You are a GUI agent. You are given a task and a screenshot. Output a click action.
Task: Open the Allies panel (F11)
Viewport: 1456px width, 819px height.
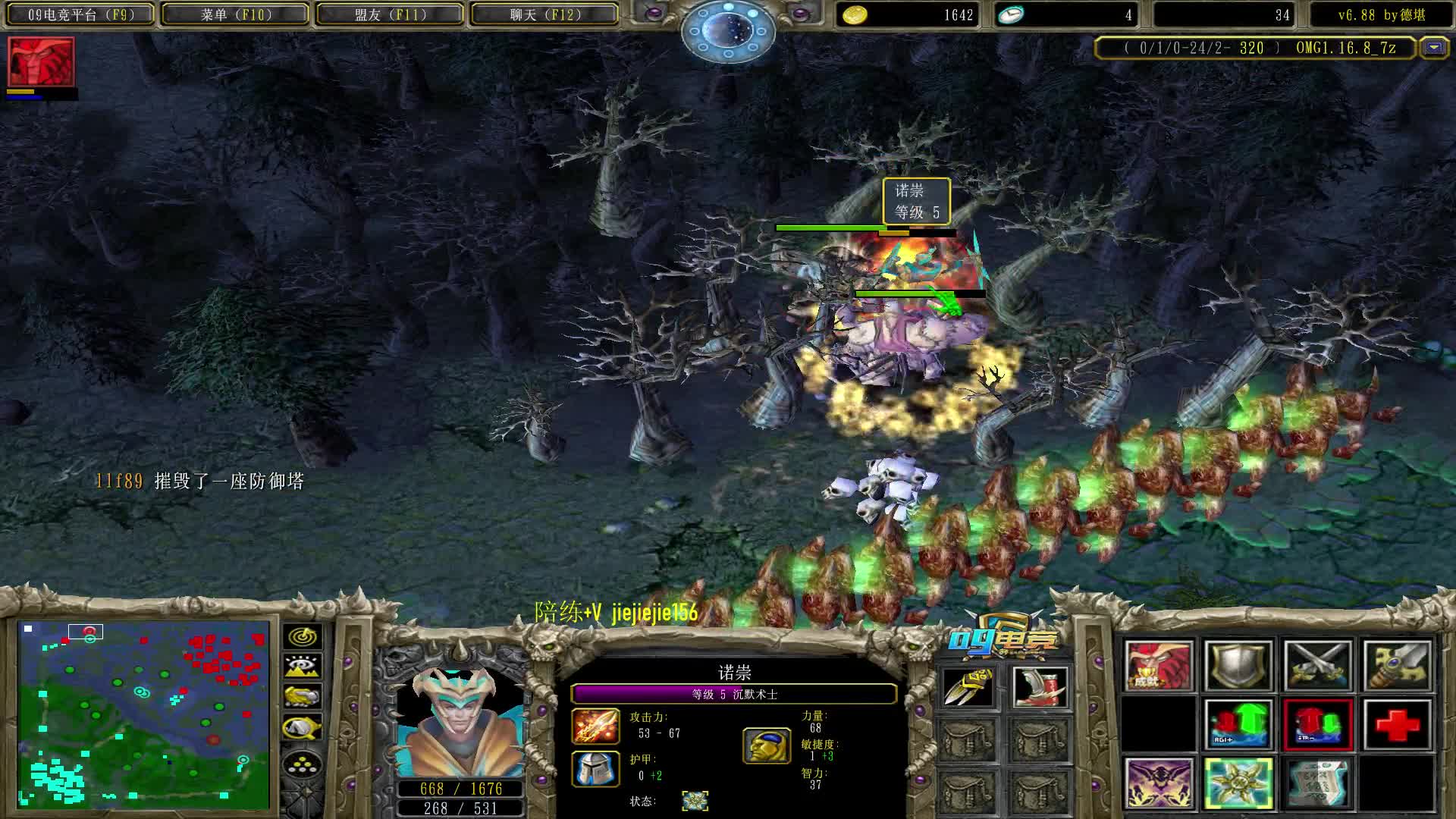click(x=390, y=14)
